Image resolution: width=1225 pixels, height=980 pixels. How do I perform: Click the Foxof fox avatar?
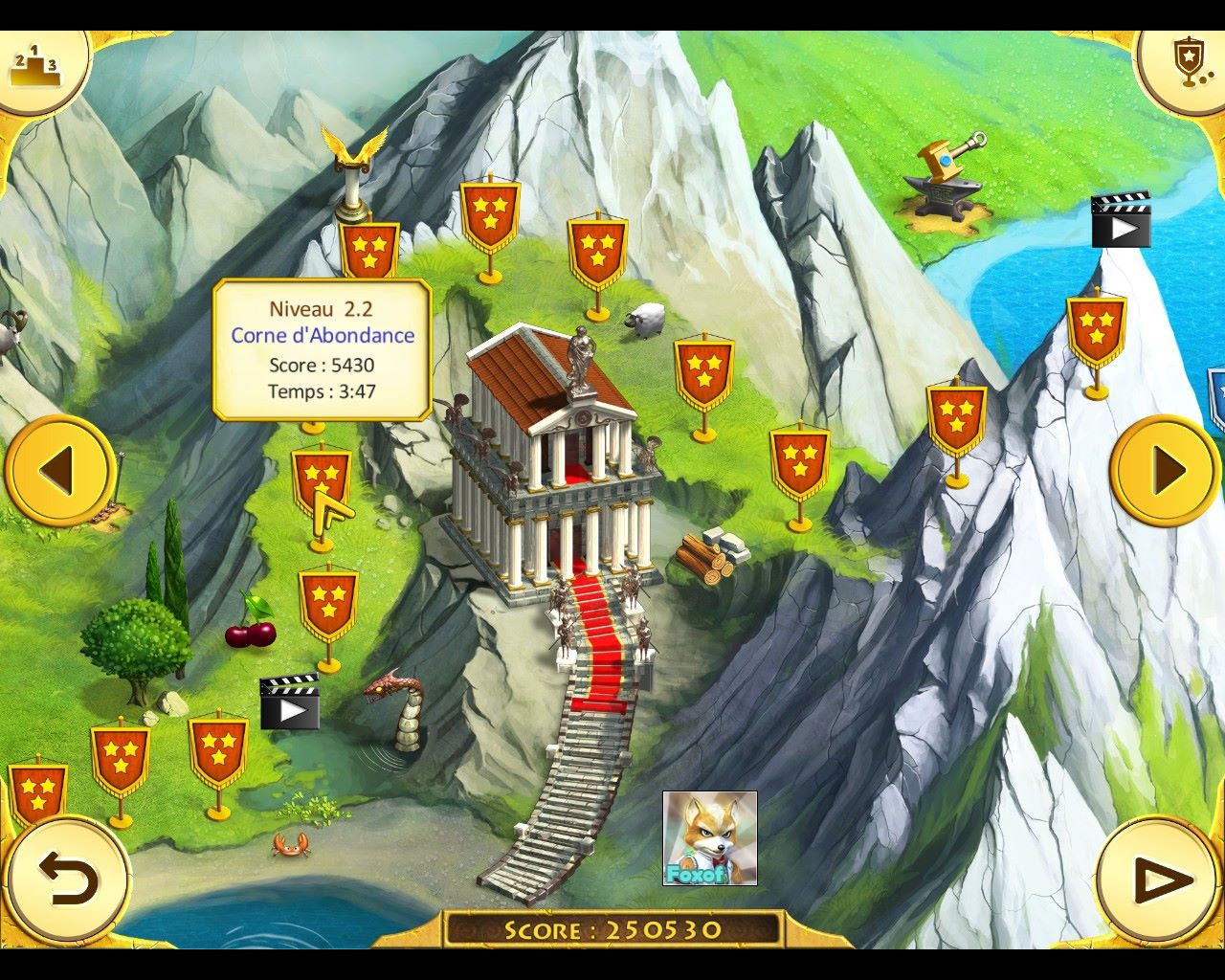point(709,838)
